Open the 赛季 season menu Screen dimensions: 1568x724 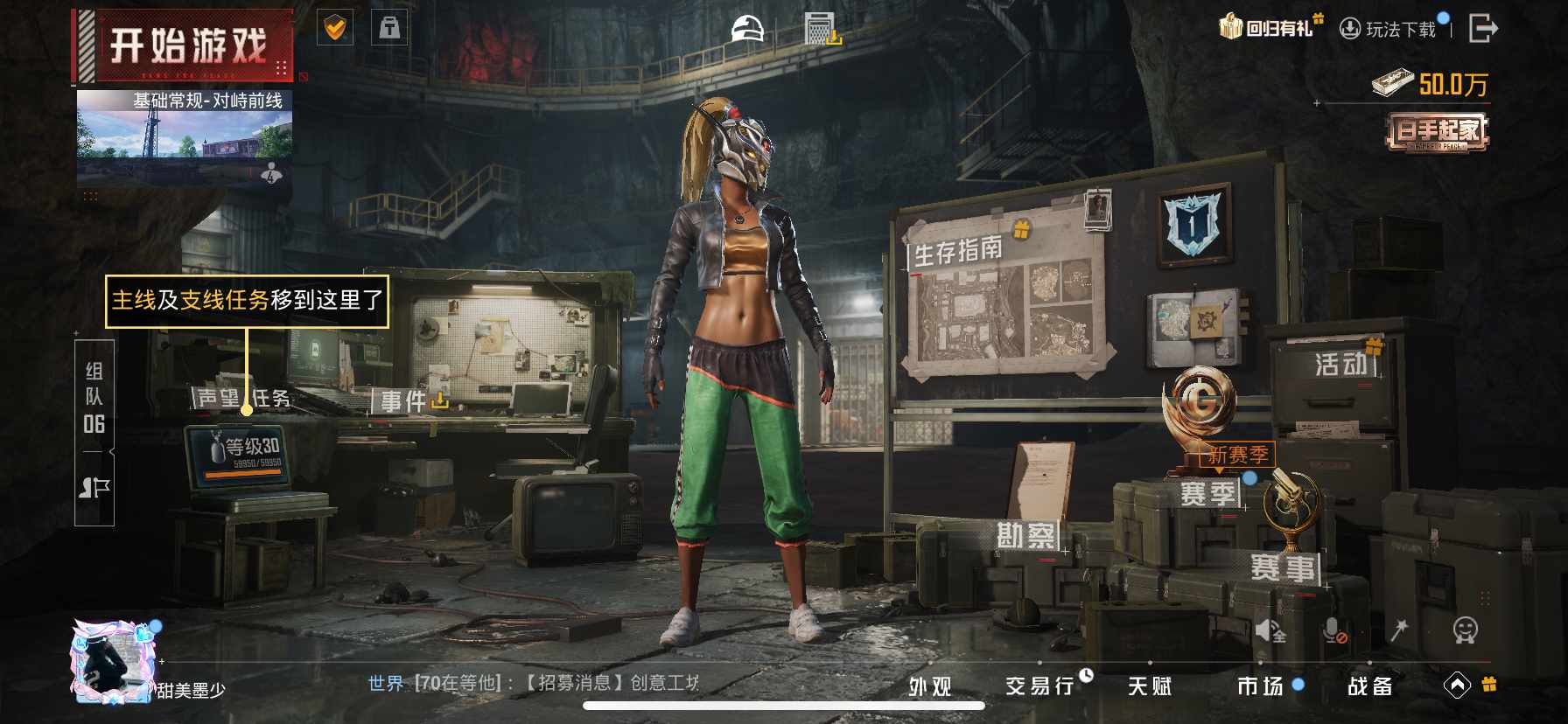(1207, 494)
